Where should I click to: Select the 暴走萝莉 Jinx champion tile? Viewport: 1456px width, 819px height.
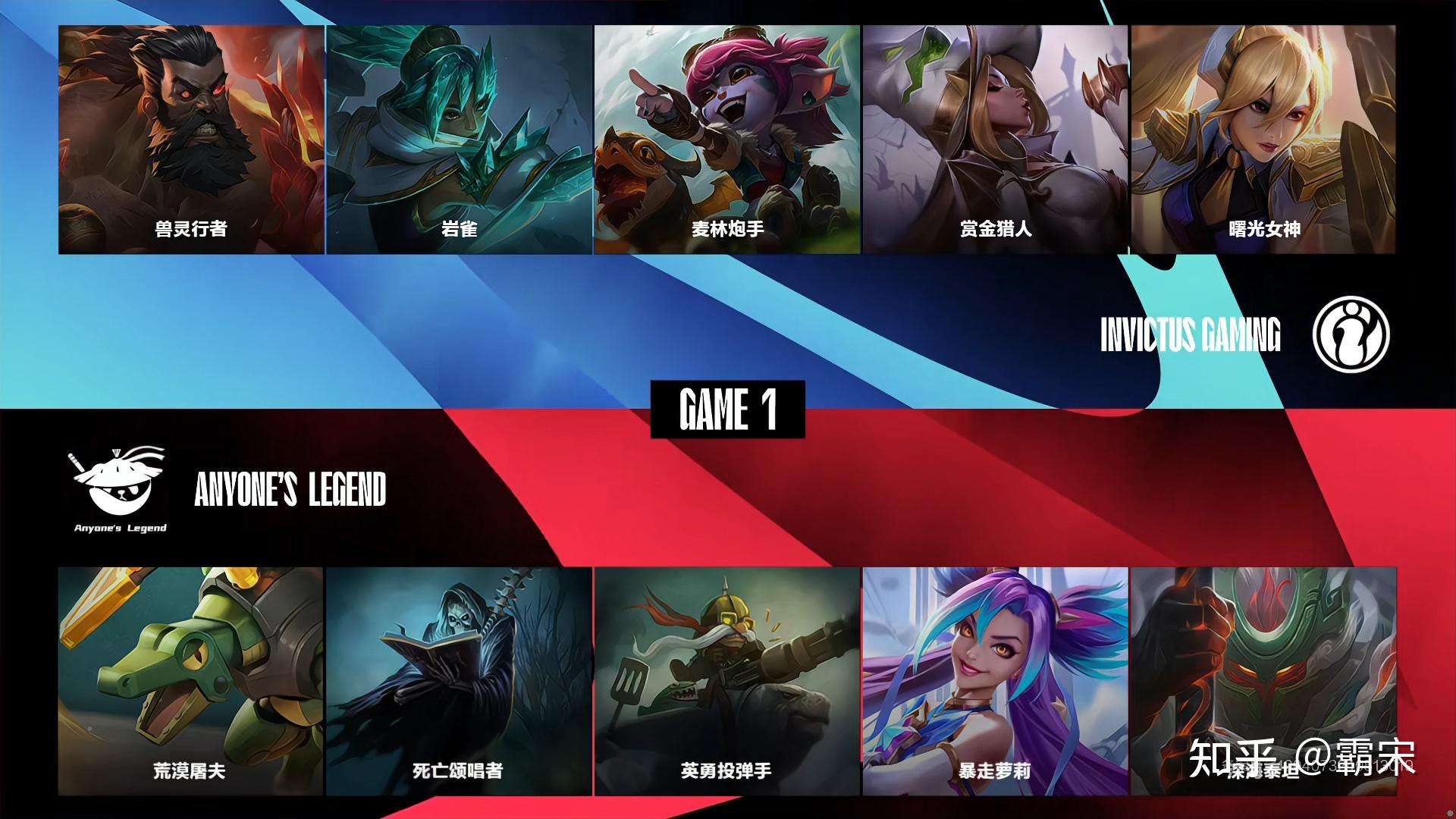pos(995,681)
